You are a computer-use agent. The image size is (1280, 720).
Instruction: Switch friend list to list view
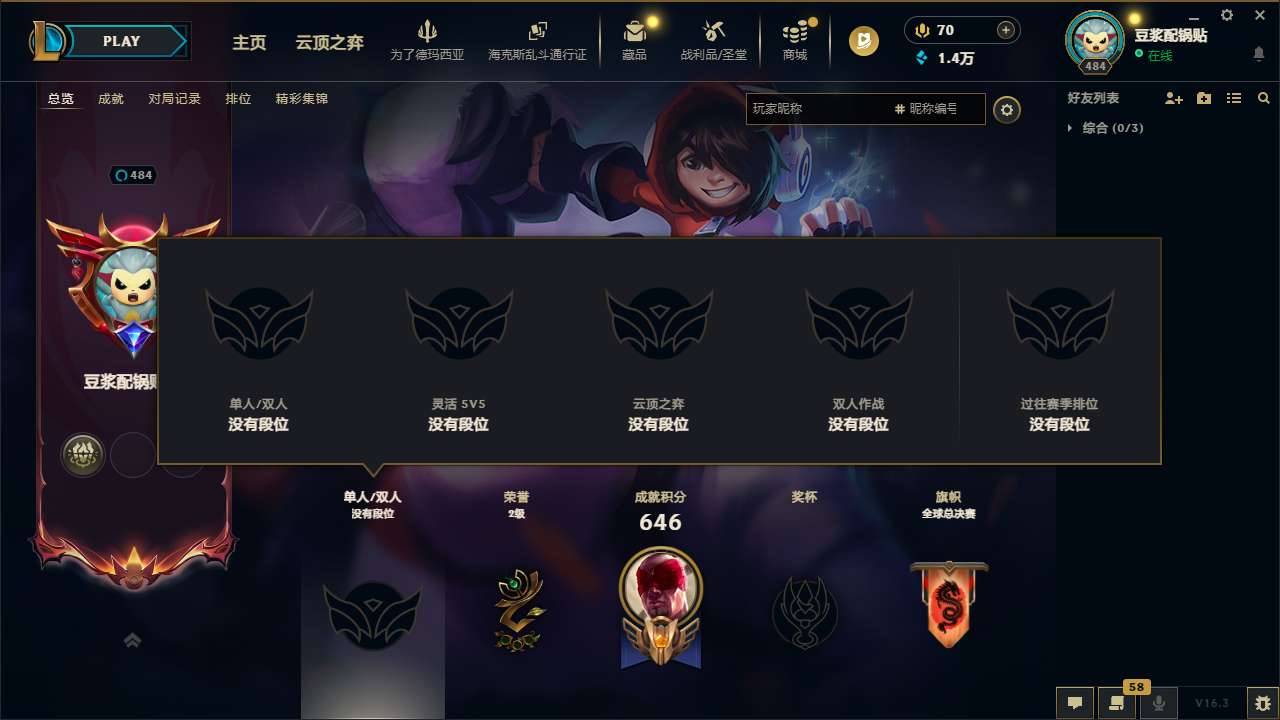pyautogui.click(x=1233, y=98)
